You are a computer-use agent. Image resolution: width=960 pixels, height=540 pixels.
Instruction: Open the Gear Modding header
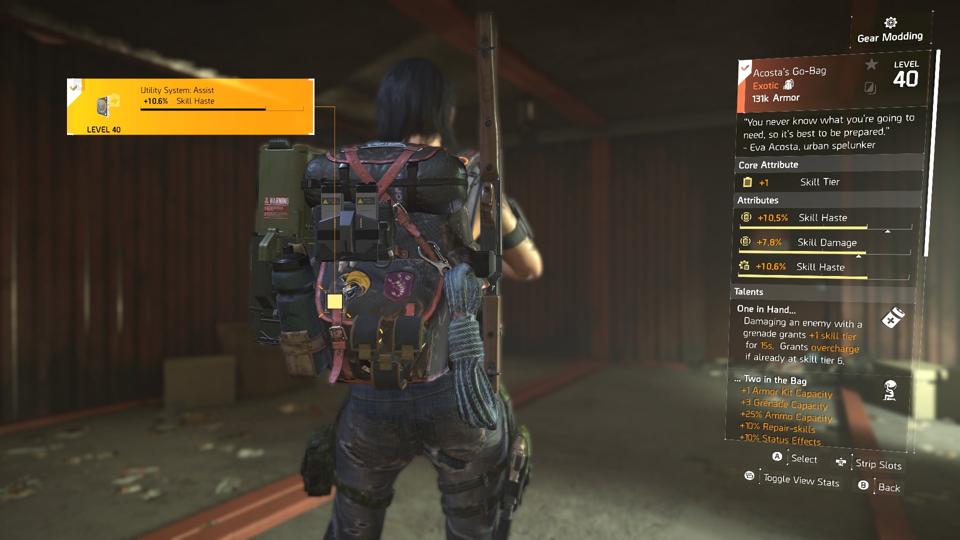pos(889,31)
